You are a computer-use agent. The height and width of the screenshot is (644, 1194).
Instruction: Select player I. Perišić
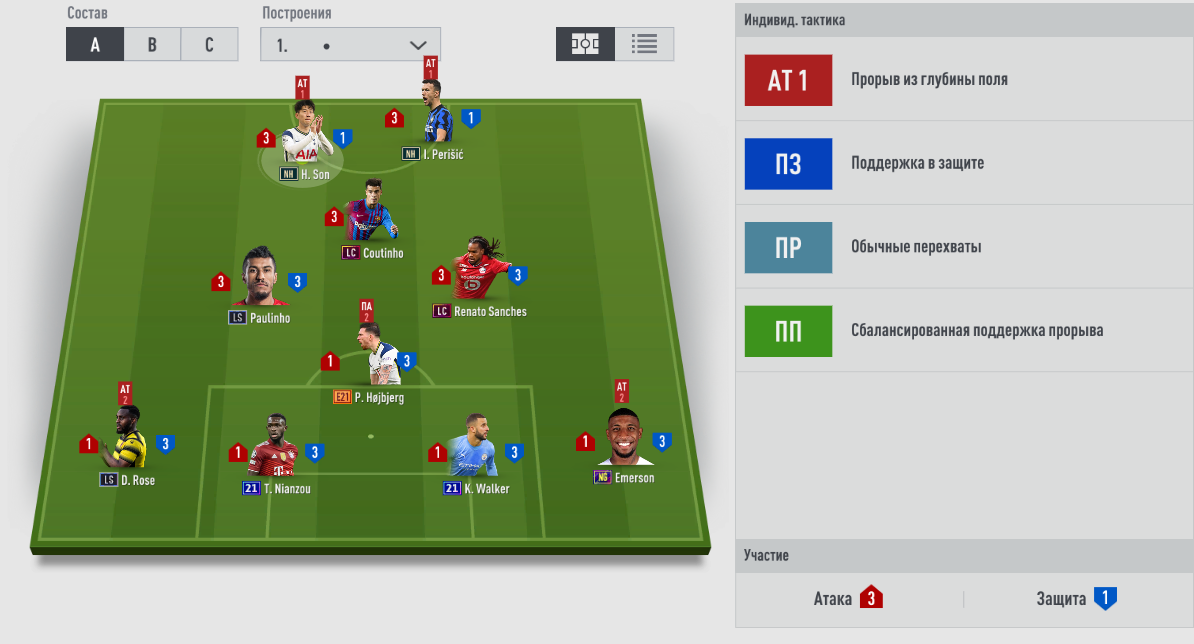tap(433, 120)
